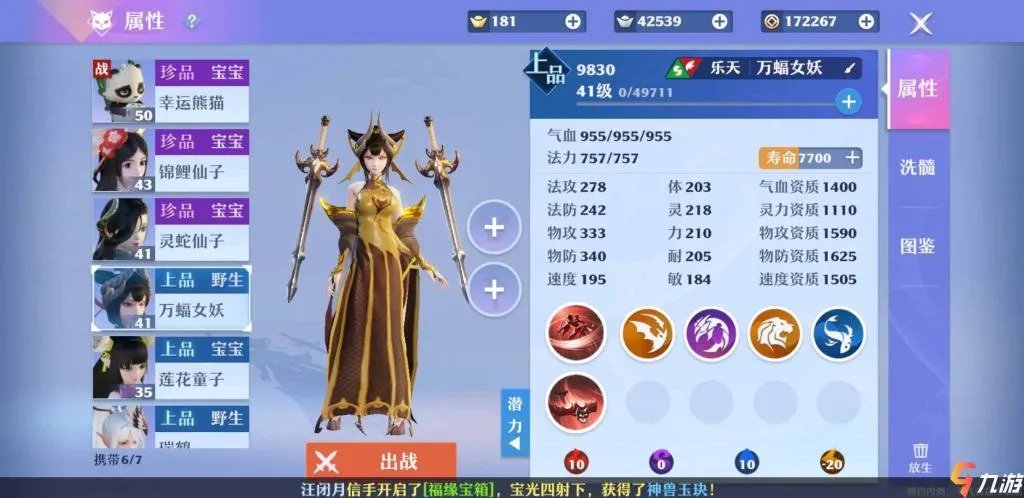Open the question mark help icon
The width and height of the screenshot is (1024, 498).
(x=191, y=21)
